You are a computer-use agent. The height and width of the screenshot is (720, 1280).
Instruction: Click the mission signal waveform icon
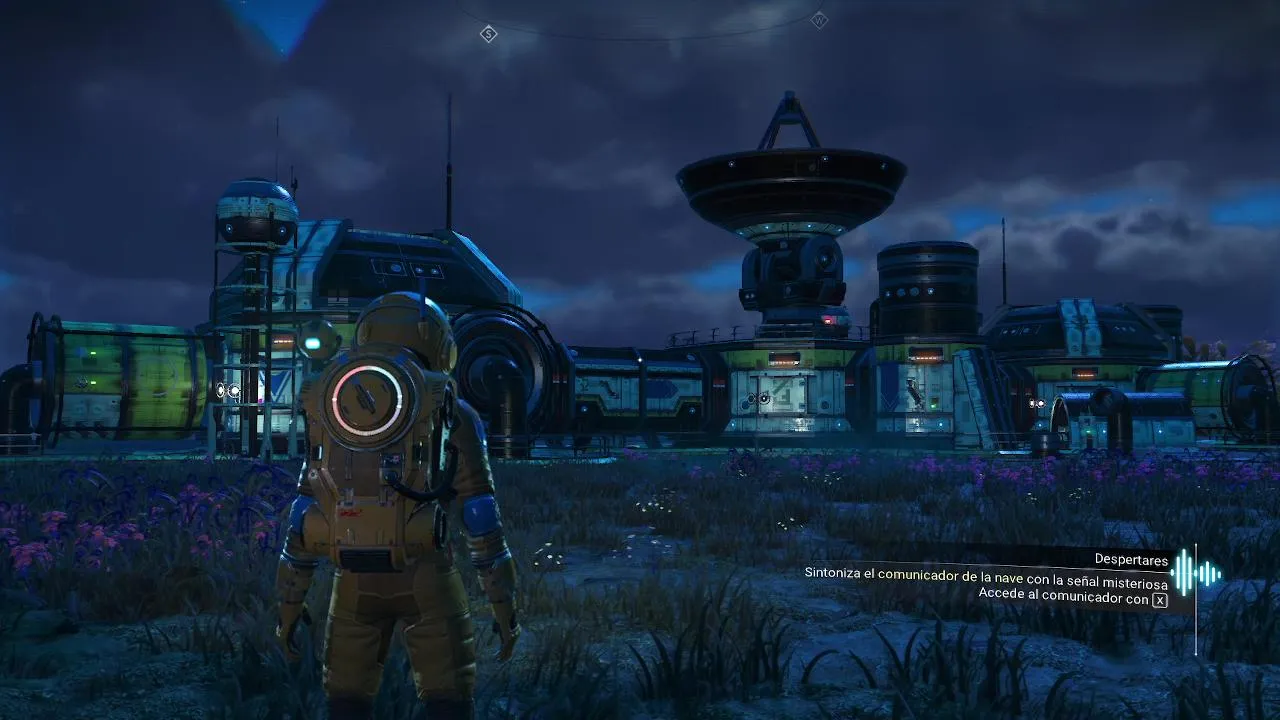[x=1196, y=573]
